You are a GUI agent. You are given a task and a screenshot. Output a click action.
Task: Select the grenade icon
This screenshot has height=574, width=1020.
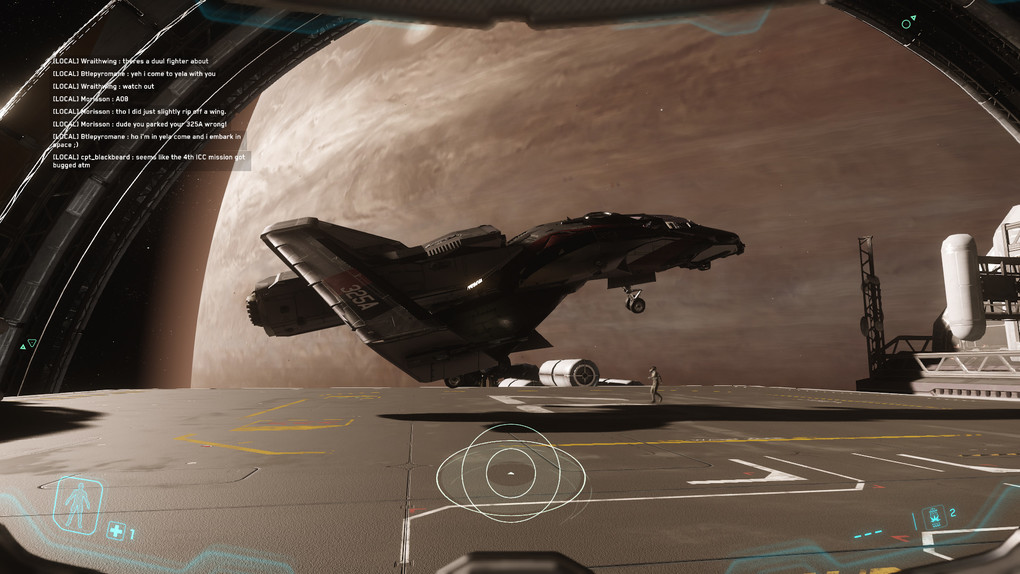(934, 517)
